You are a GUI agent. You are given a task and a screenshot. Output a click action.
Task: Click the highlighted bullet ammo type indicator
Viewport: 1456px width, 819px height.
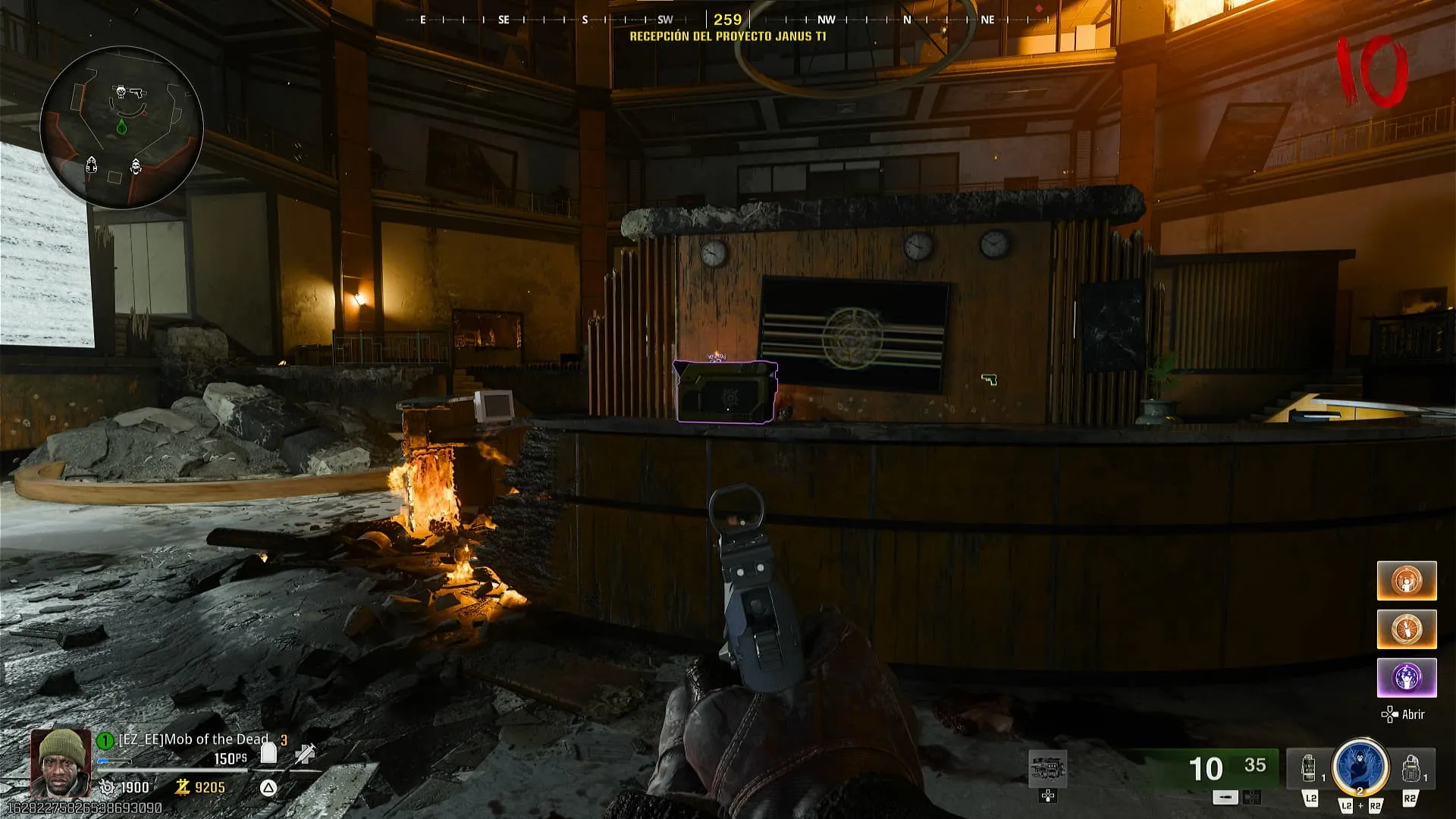1225,797
